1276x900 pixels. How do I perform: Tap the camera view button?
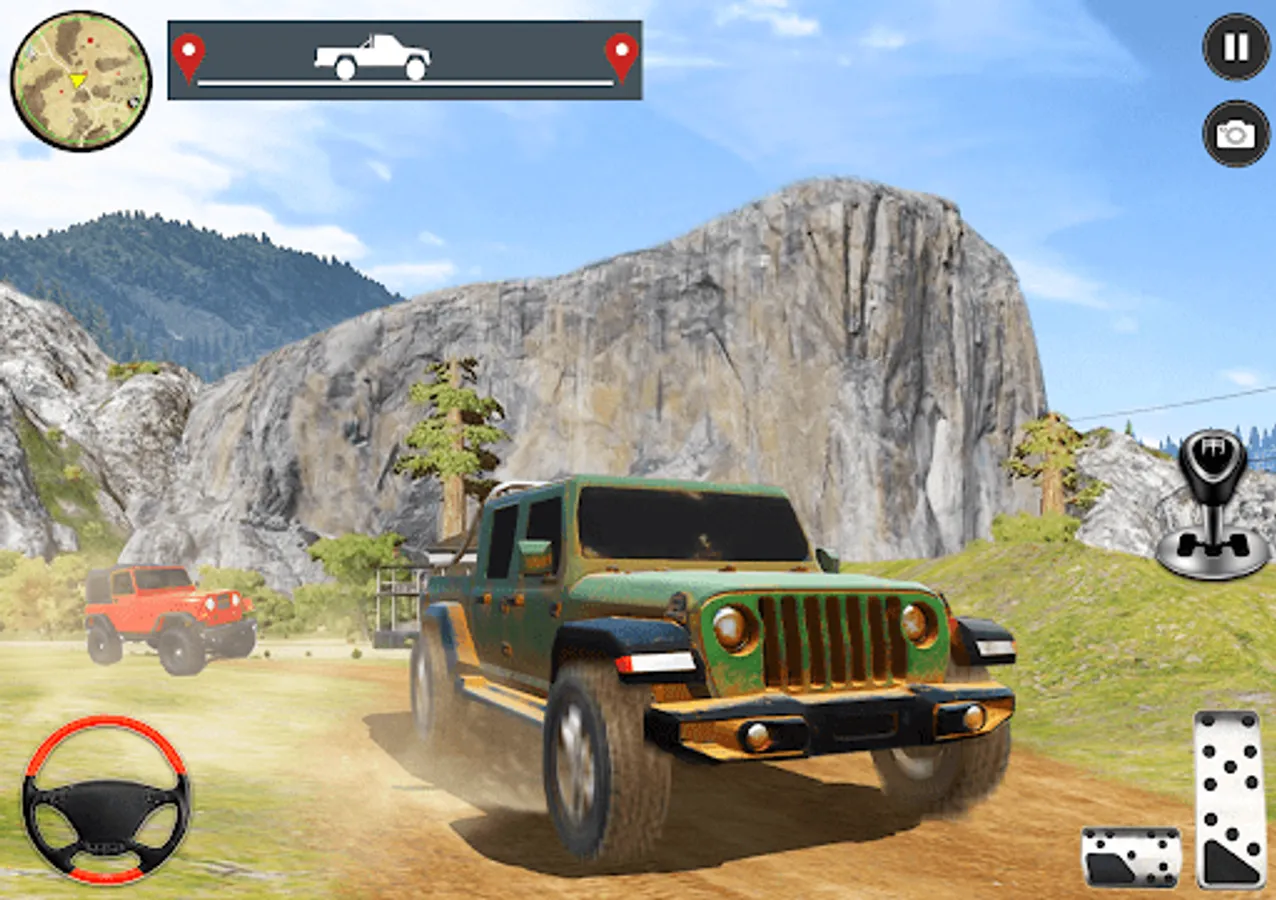click(x=1236, y=133)
